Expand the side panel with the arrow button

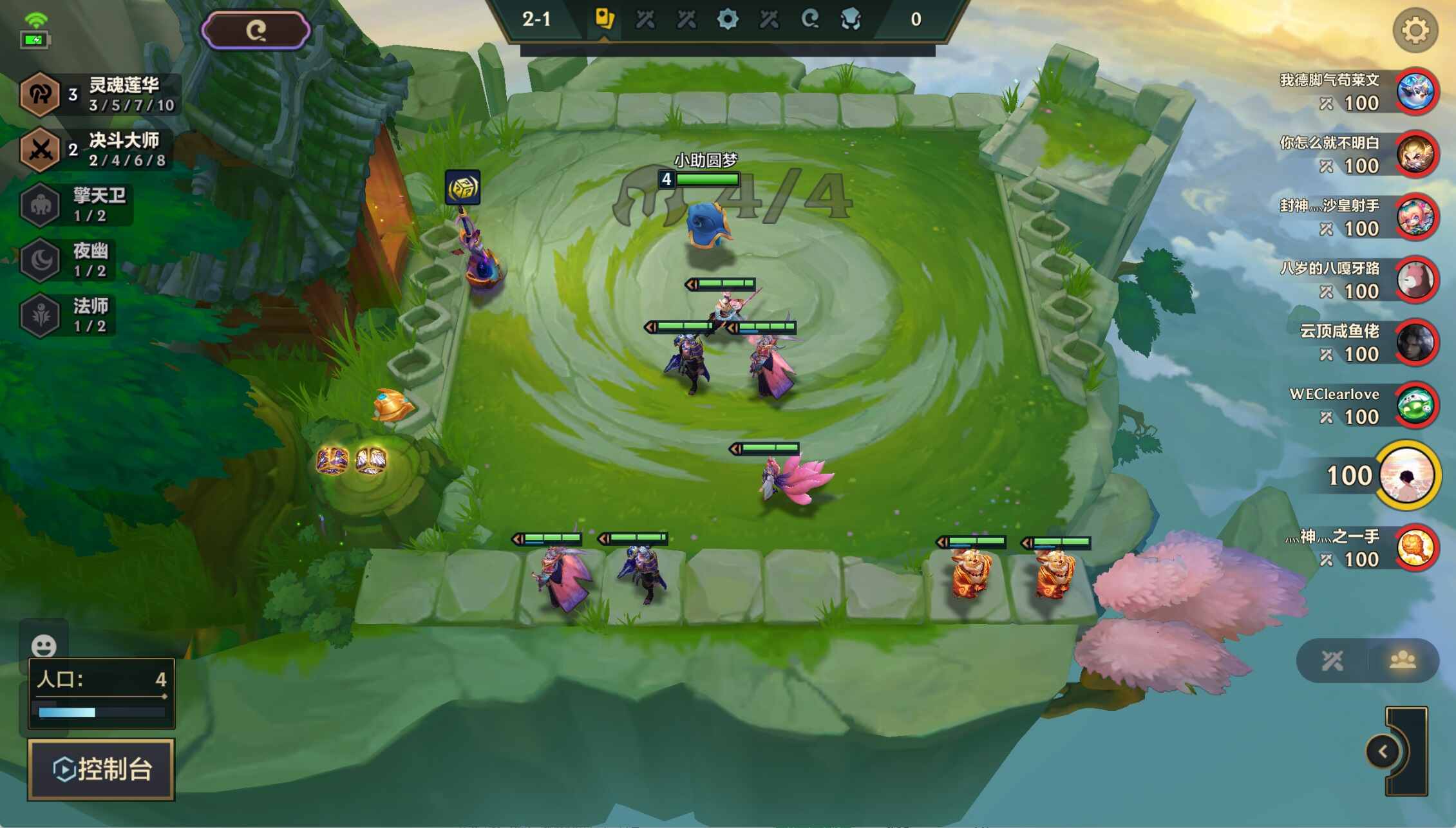click(1382, 751)
